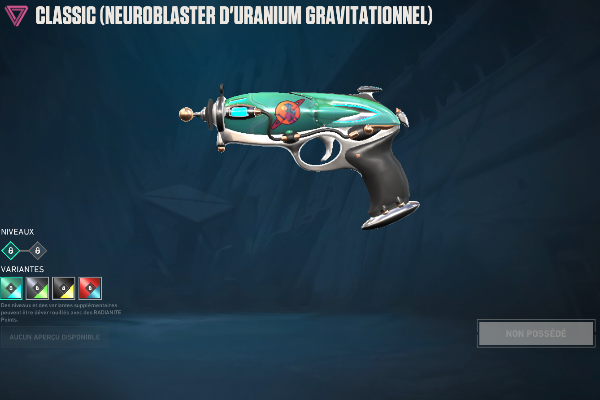Choose the grey and green variant
This screenshot has width=600, height=400.
(x=37, y=288)
